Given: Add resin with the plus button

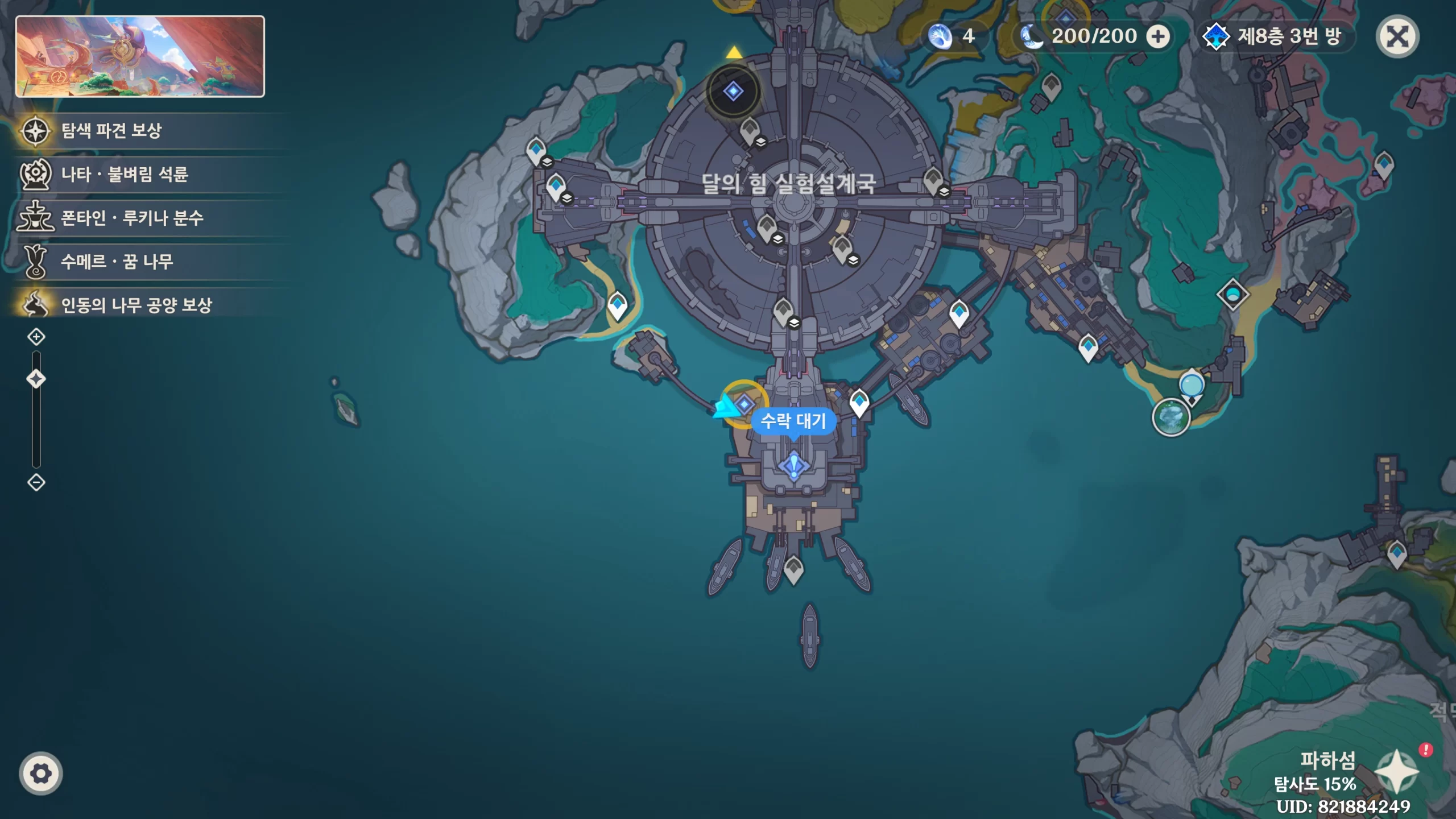Looking at the screenshot, I should pyautogui.click(x=1158, y=37).
